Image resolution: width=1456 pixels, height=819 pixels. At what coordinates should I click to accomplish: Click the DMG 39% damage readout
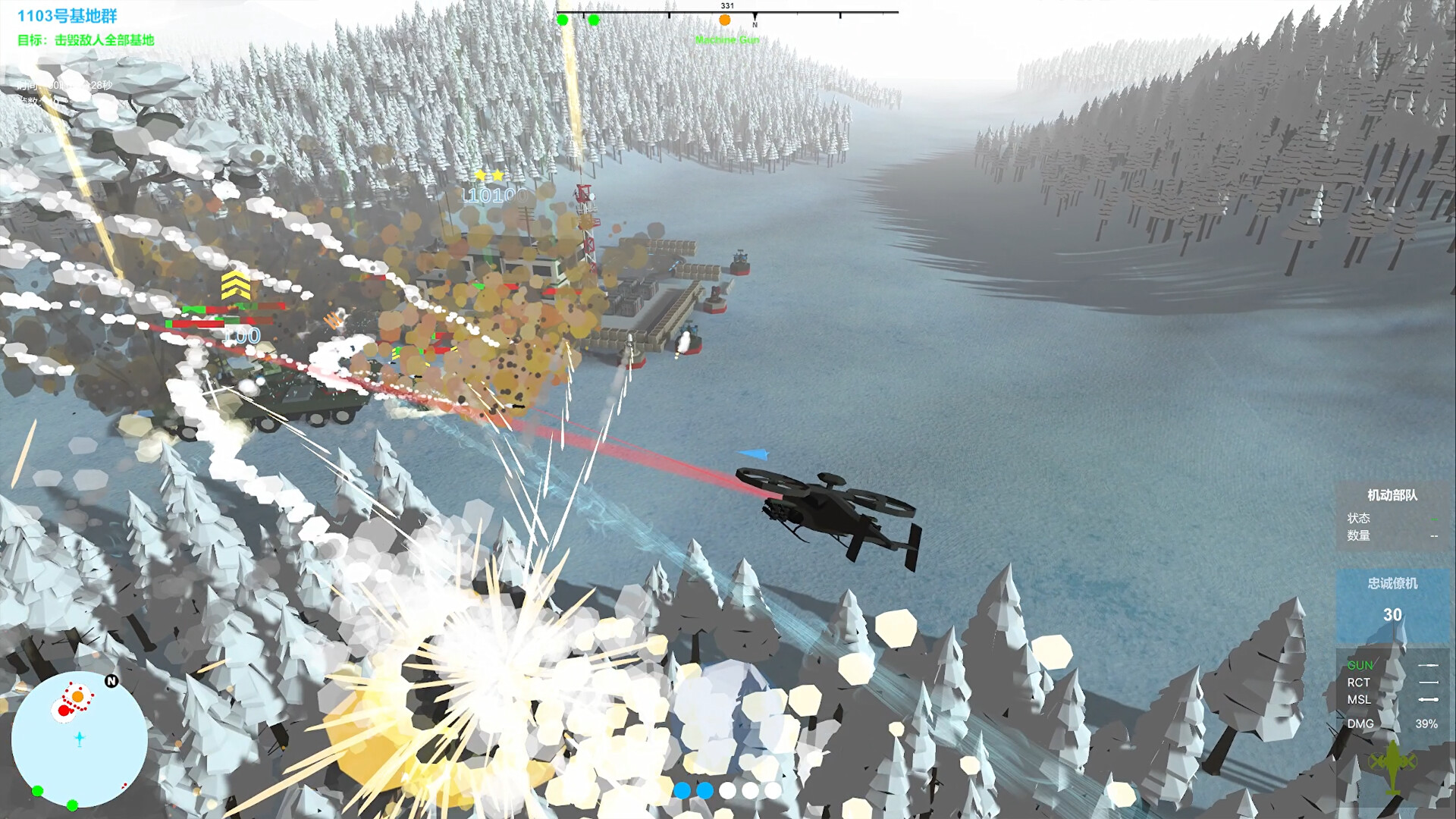point(1426,723)
